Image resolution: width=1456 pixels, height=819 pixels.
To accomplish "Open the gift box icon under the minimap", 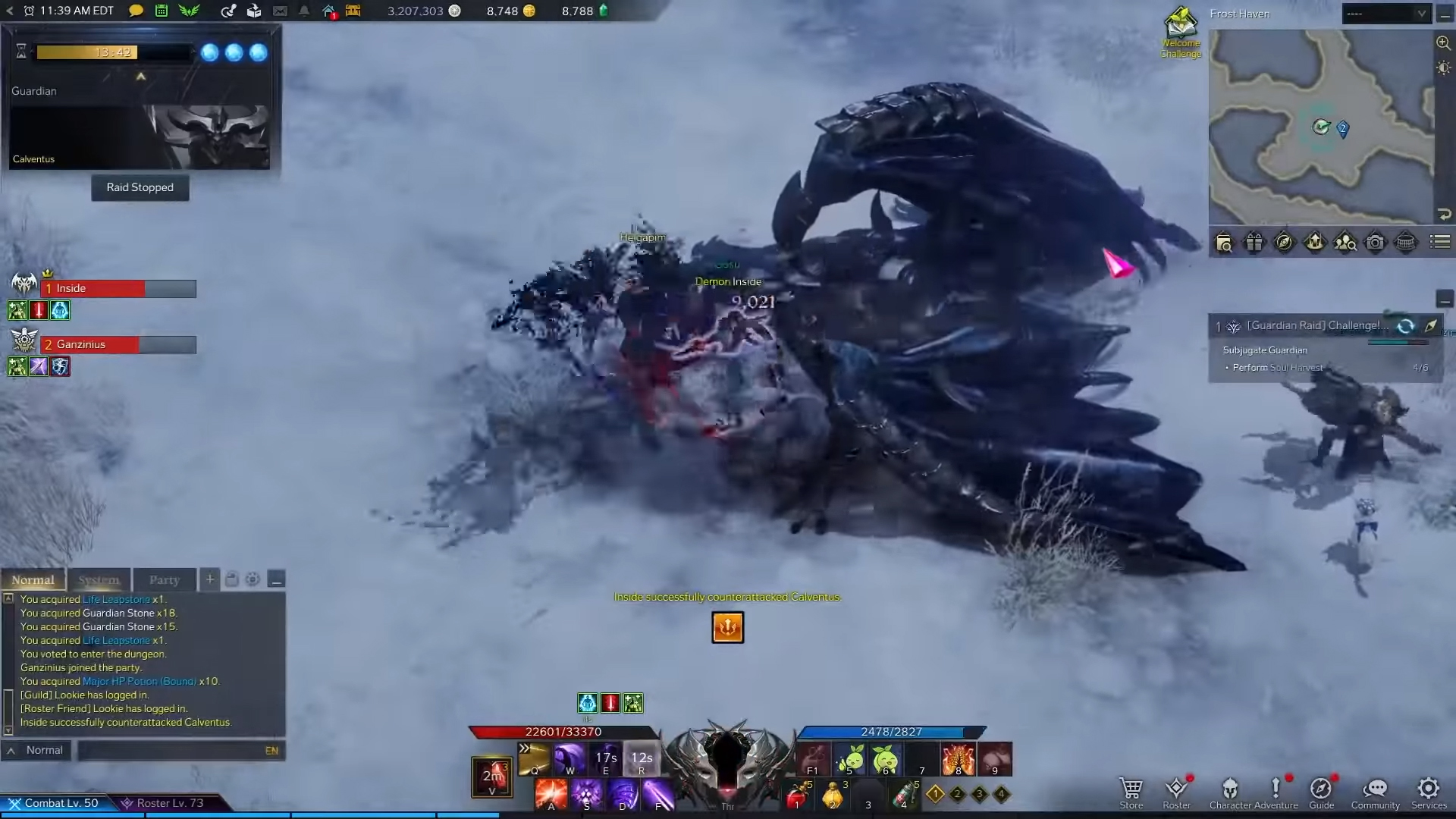I will pyautogui.click(x=1255, y=243).
